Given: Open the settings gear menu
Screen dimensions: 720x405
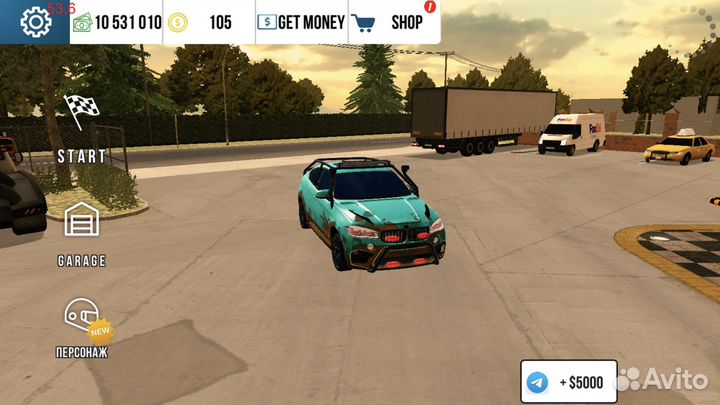Looking at the screenshot, I should (35, 21).
